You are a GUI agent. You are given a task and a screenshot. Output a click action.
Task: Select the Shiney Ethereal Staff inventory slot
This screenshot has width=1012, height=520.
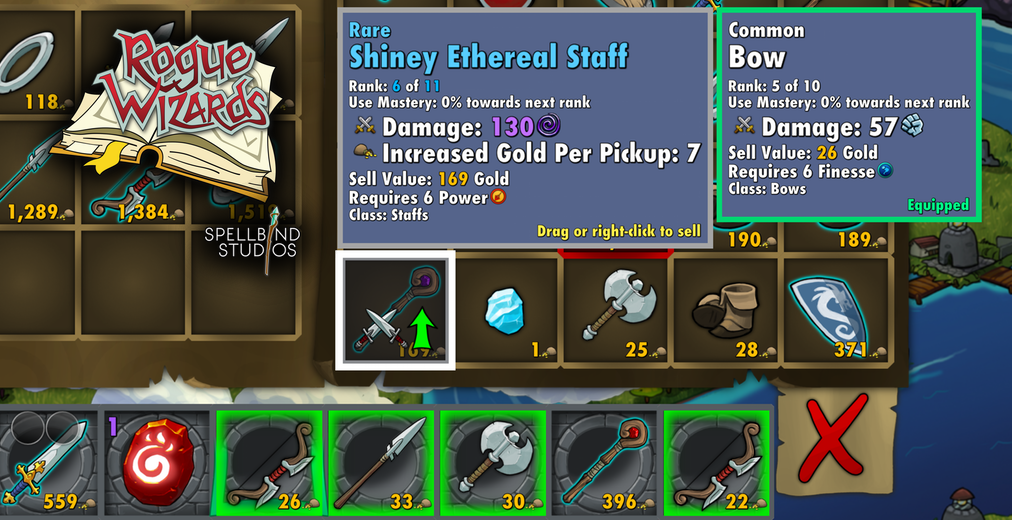point(395,308)
